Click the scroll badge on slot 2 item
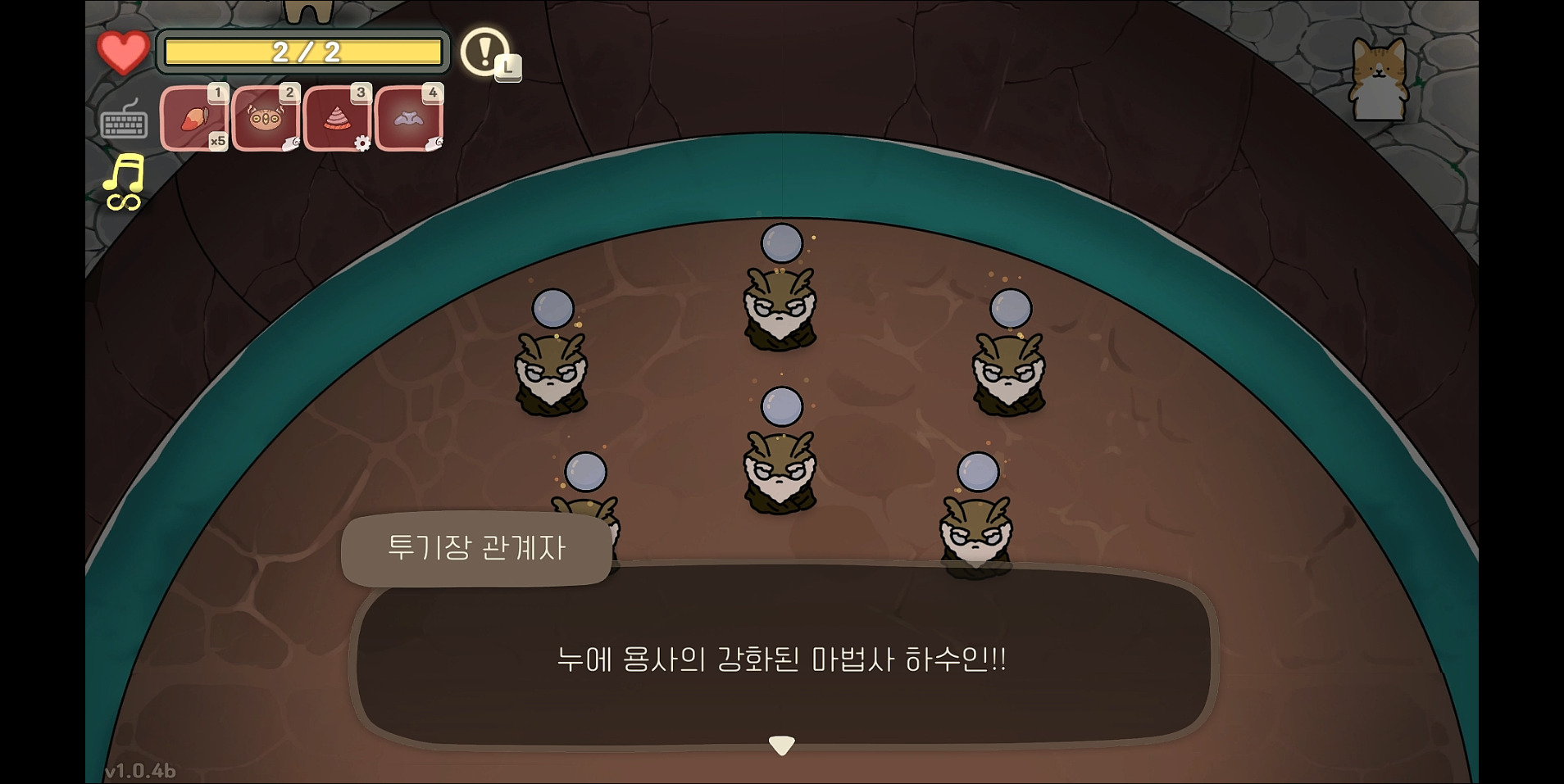 (x=291, y=144)
